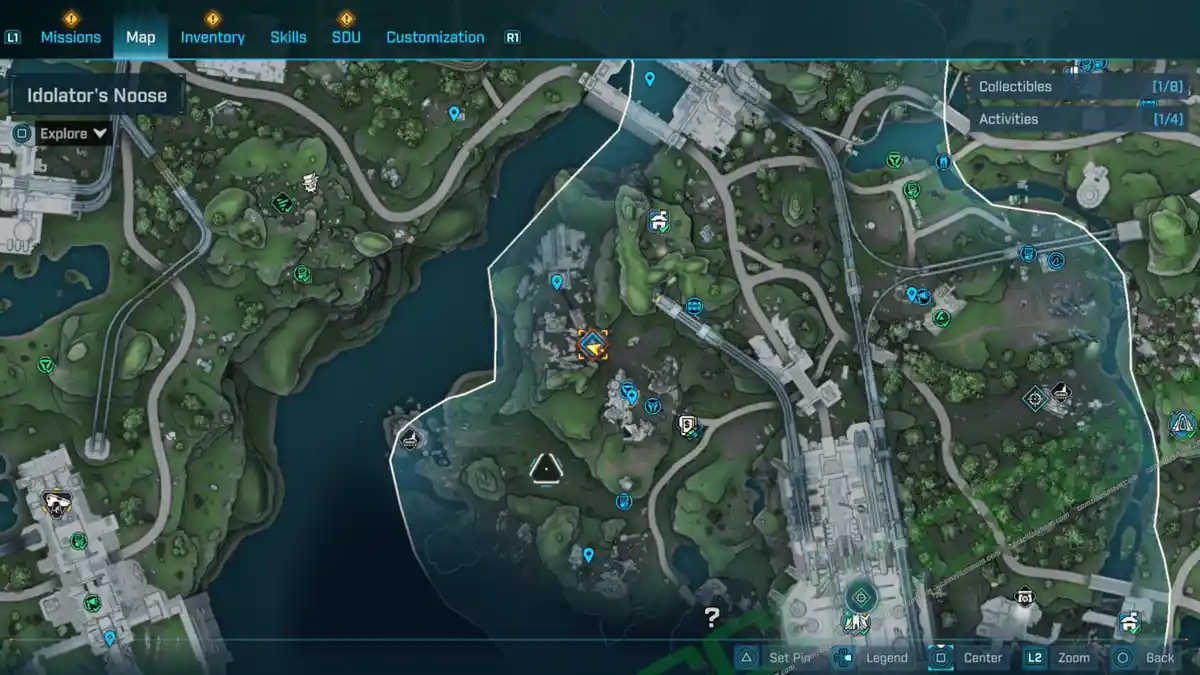Open the SDU tab
Image resolution: width=1200 pixels, height=675 pixels.
click(x=346, y=37)
